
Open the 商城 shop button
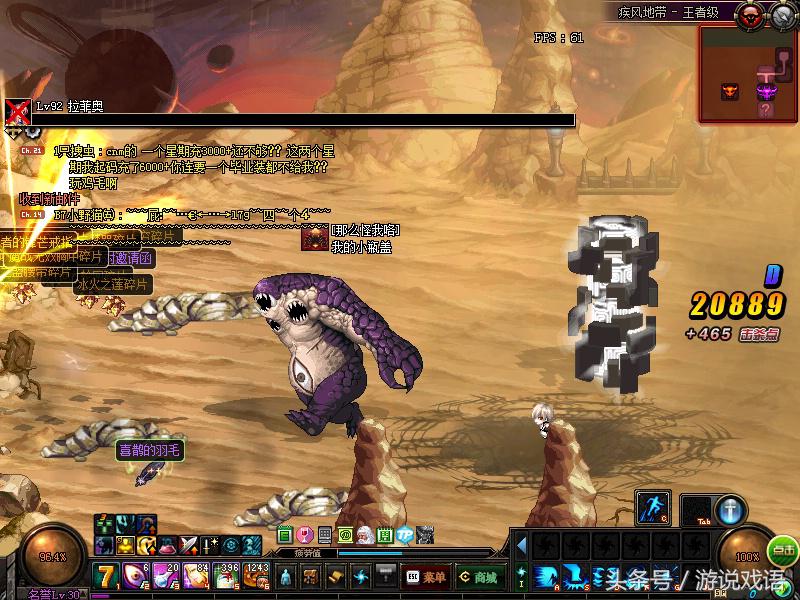point(478,577)
